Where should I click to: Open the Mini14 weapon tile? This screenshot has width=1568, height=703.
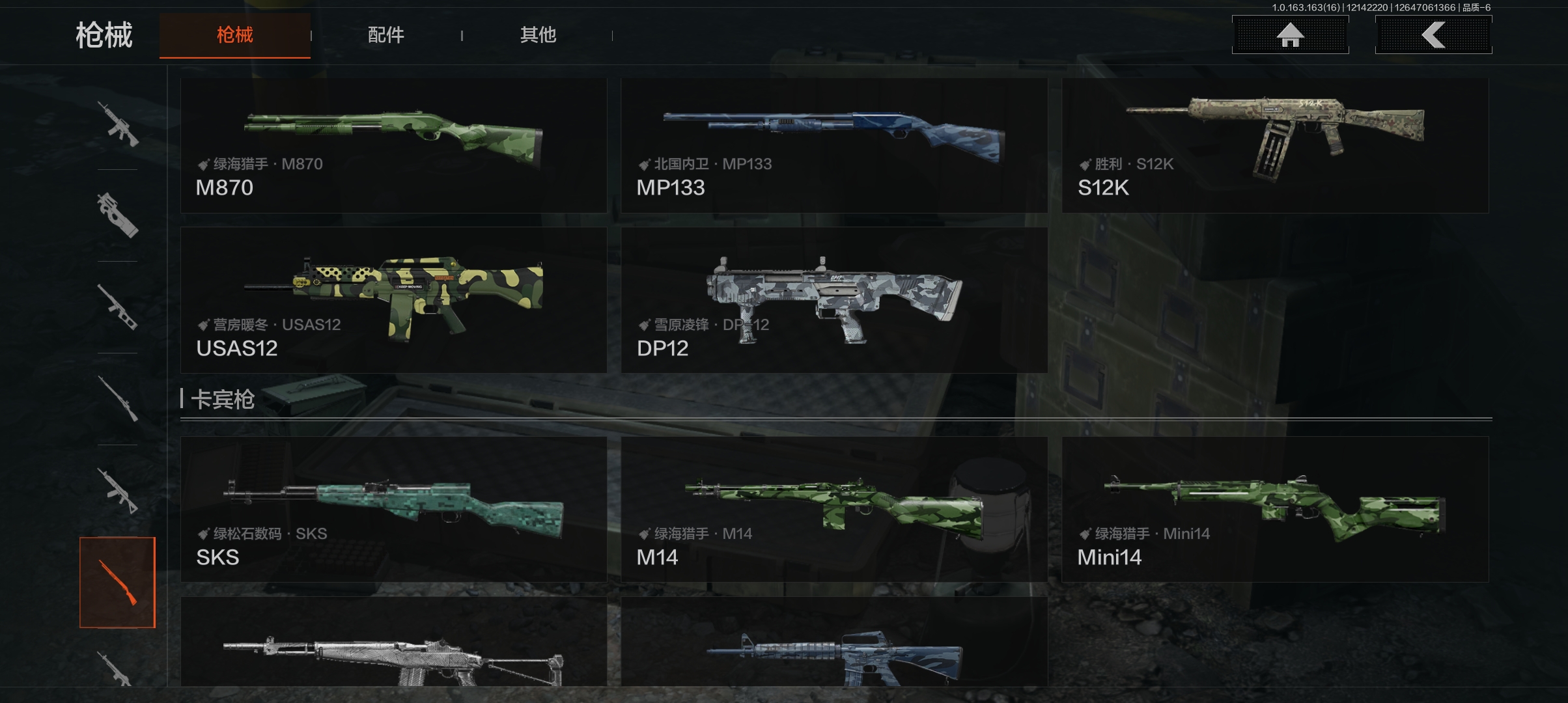pyautogui.click(x=1275, y=509)
